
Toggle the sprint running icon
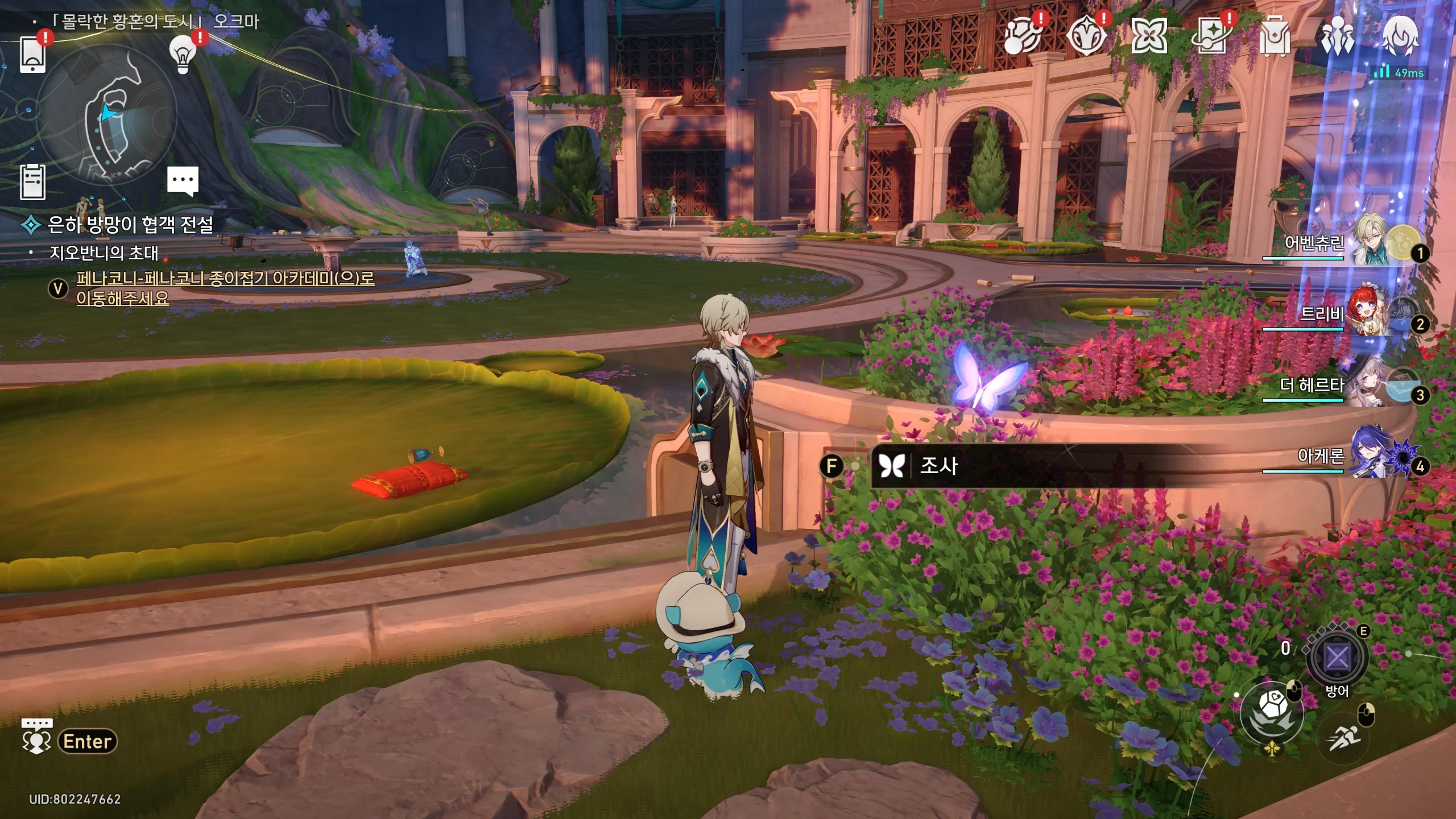[1345, 738]
